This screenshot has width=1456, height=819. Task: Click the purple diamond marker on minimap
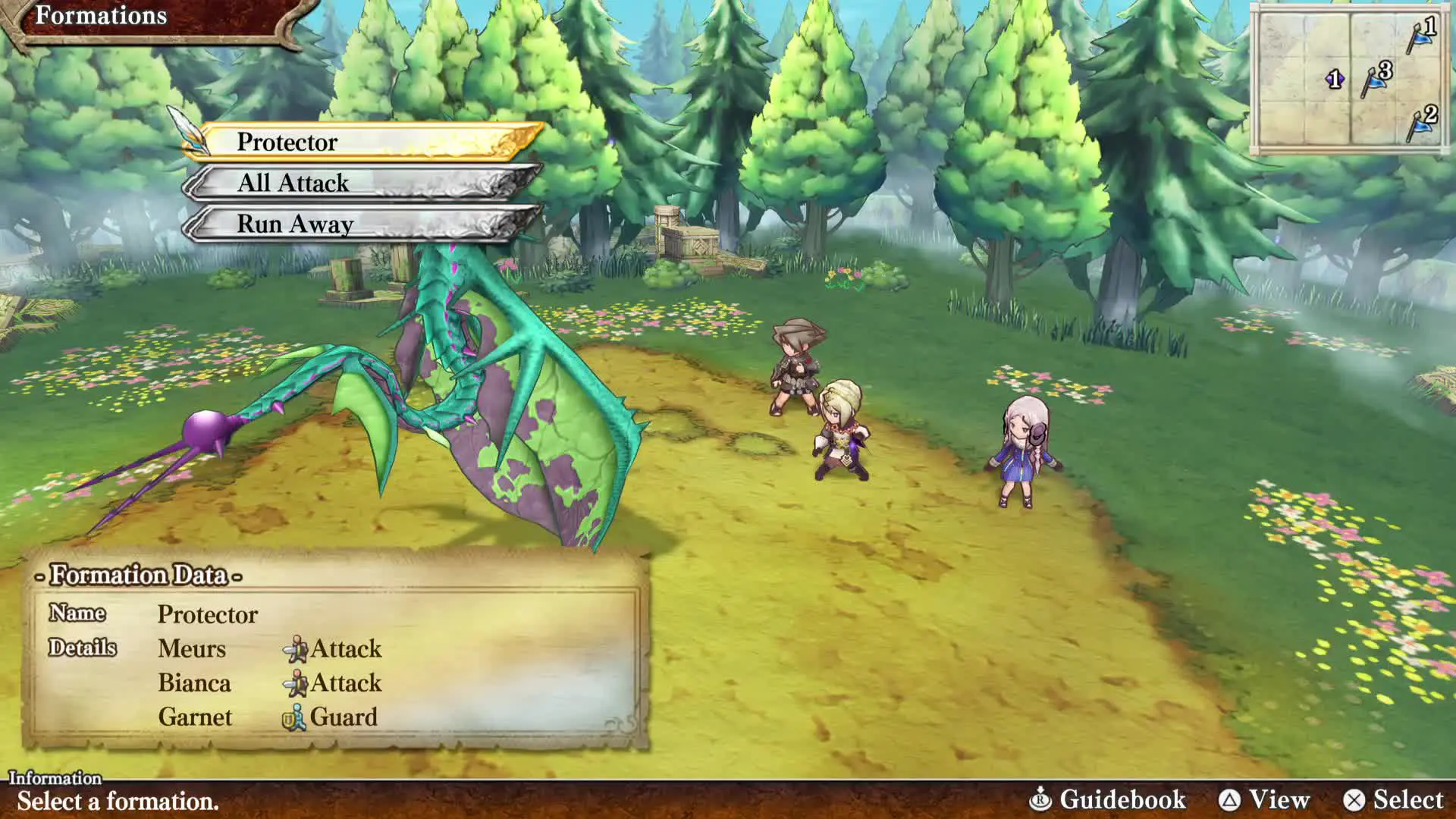click(x=1335, y=79)
